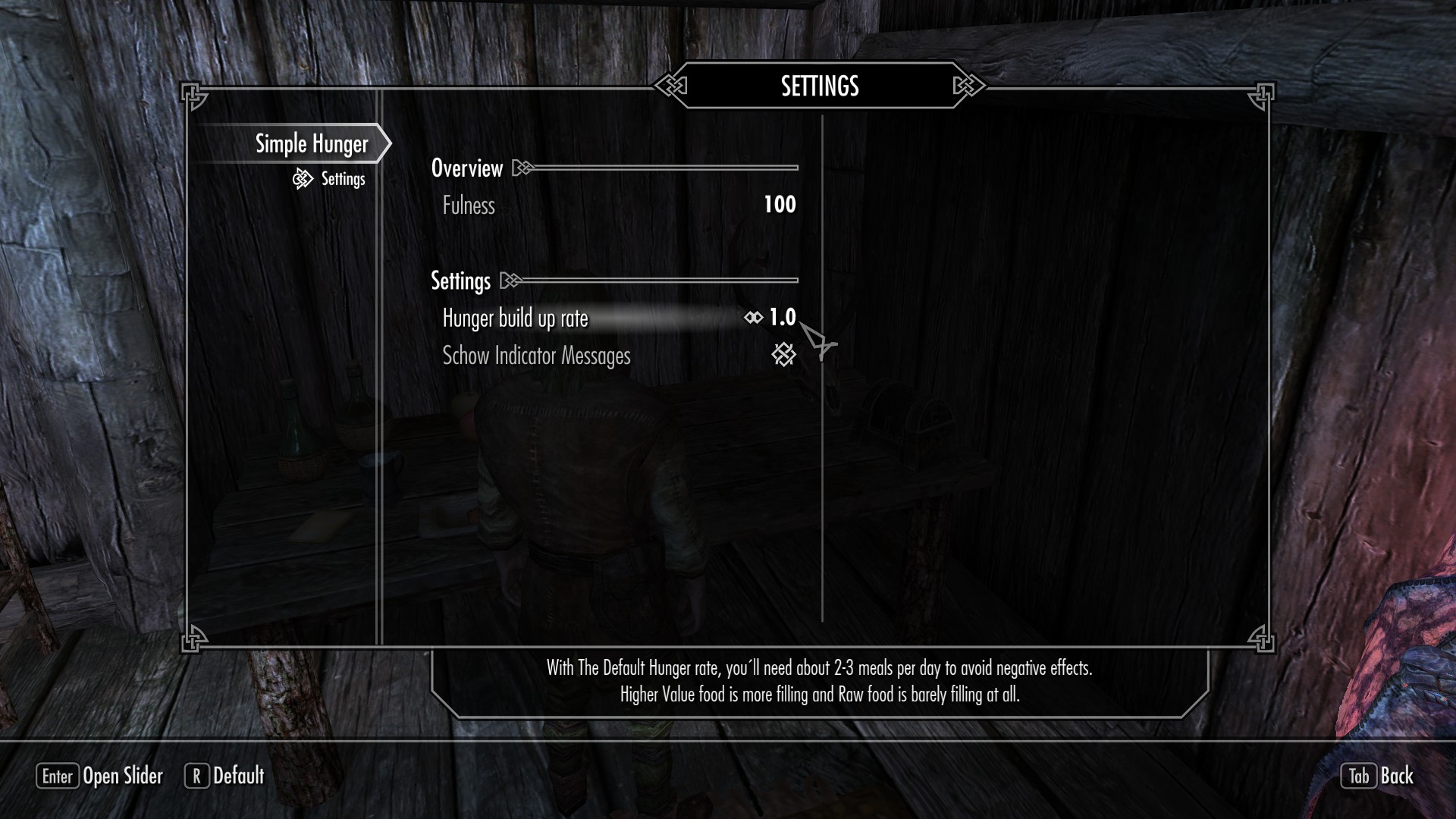
Task: Toggle the Schow Indicator Messages checkbox
Action: 784,353
